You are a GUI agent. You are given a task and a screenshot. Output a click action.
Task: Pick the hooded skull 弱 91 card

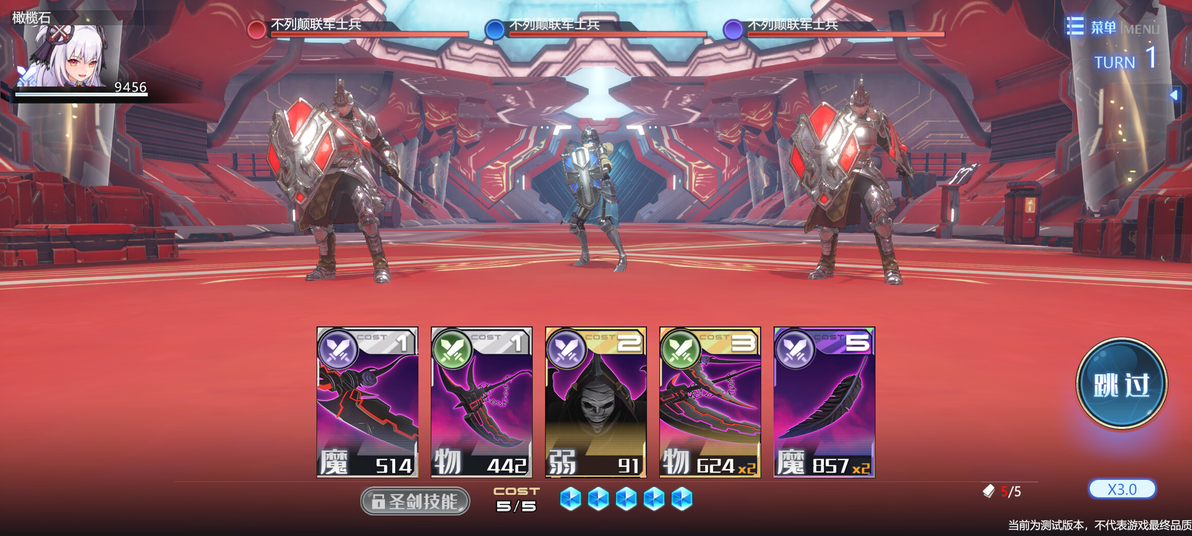tap(595, 402)
